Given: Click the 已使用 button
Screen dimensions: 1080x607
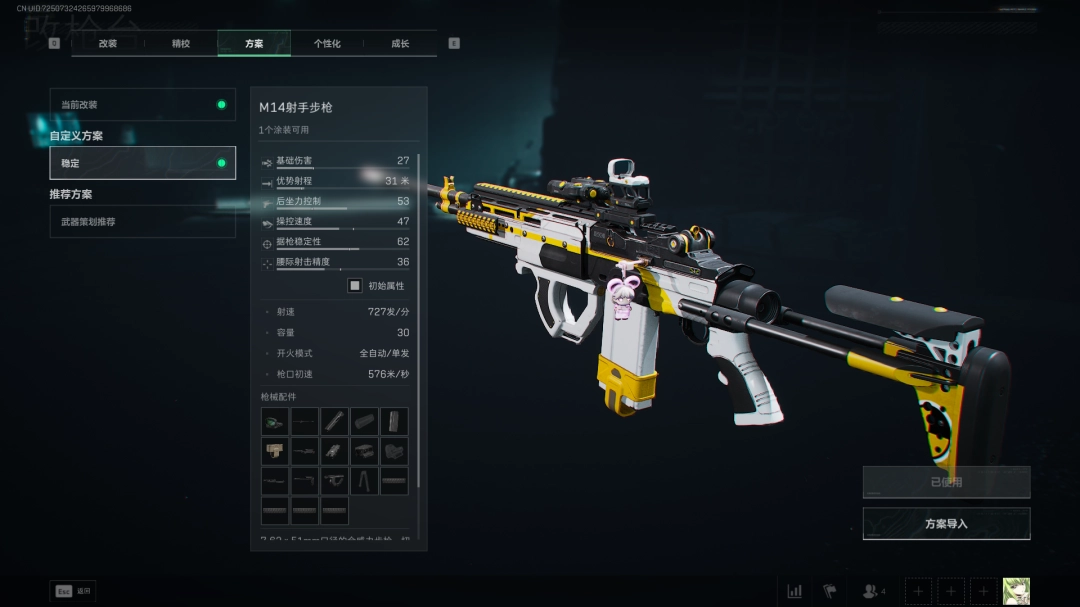Looking at the screenshot, I should coord(946,482).
